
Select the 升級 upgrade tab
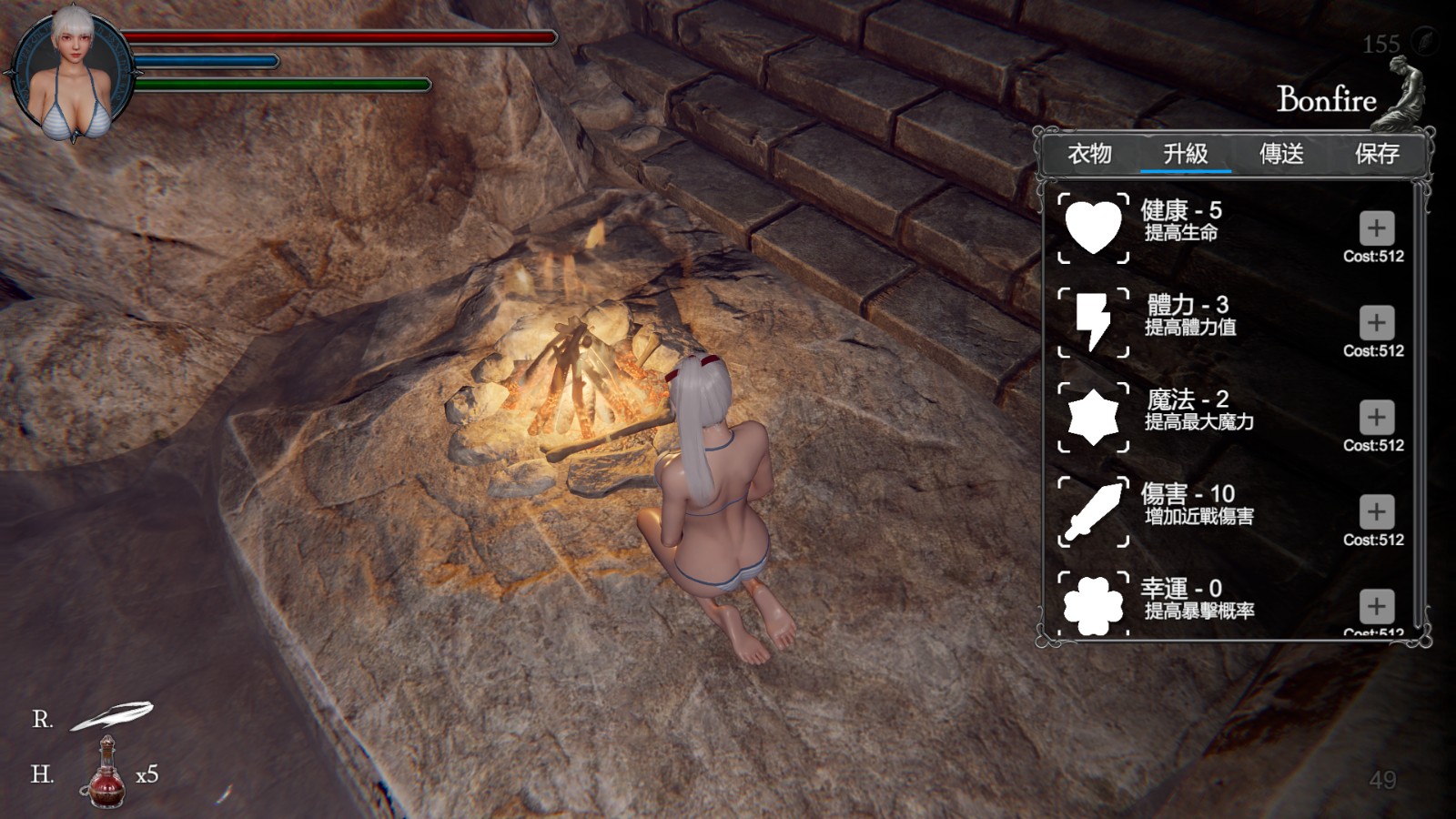pos(1185,154)
